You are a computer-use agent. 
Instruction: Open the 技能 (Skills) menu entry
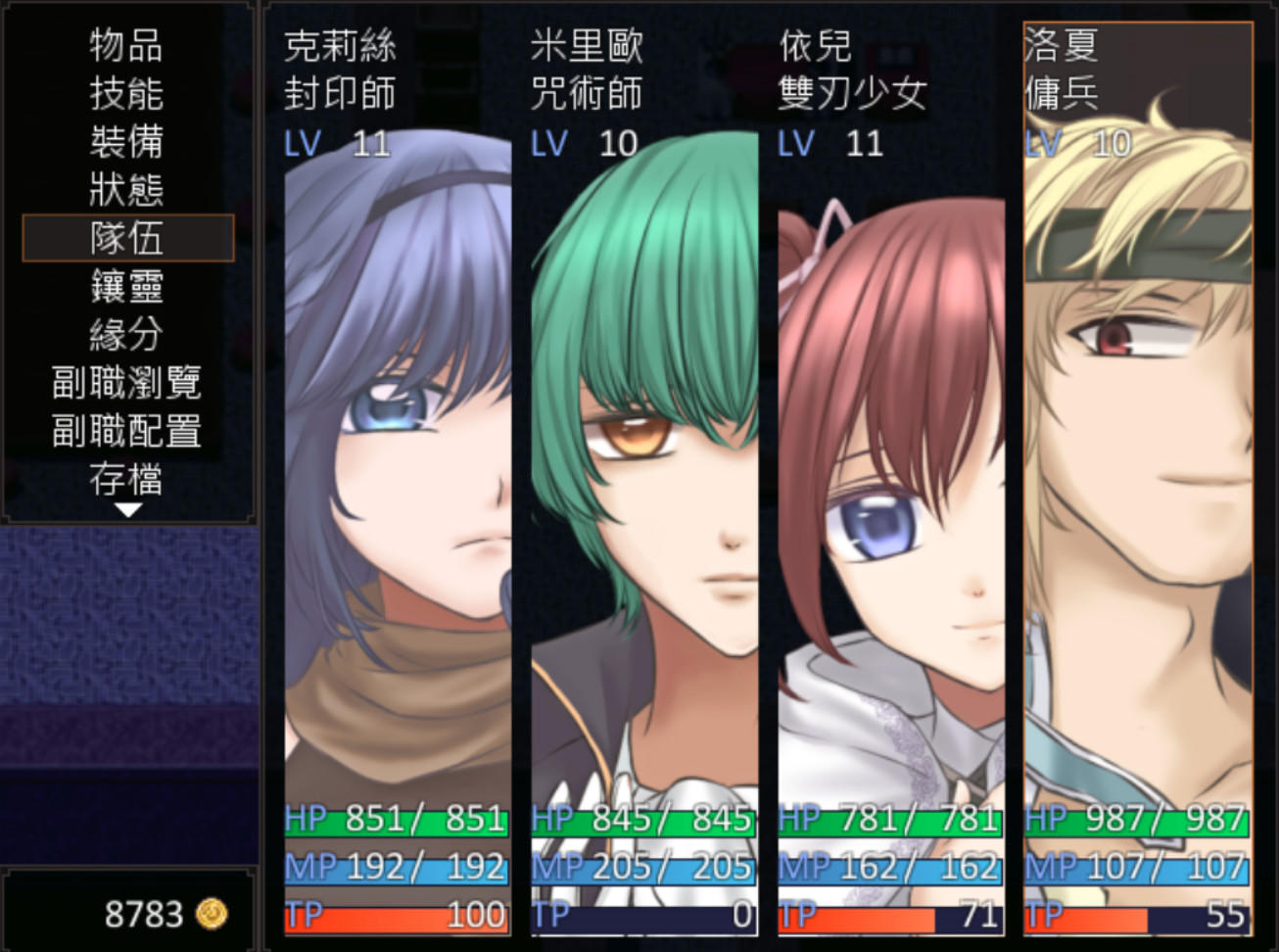click(128, 93)
